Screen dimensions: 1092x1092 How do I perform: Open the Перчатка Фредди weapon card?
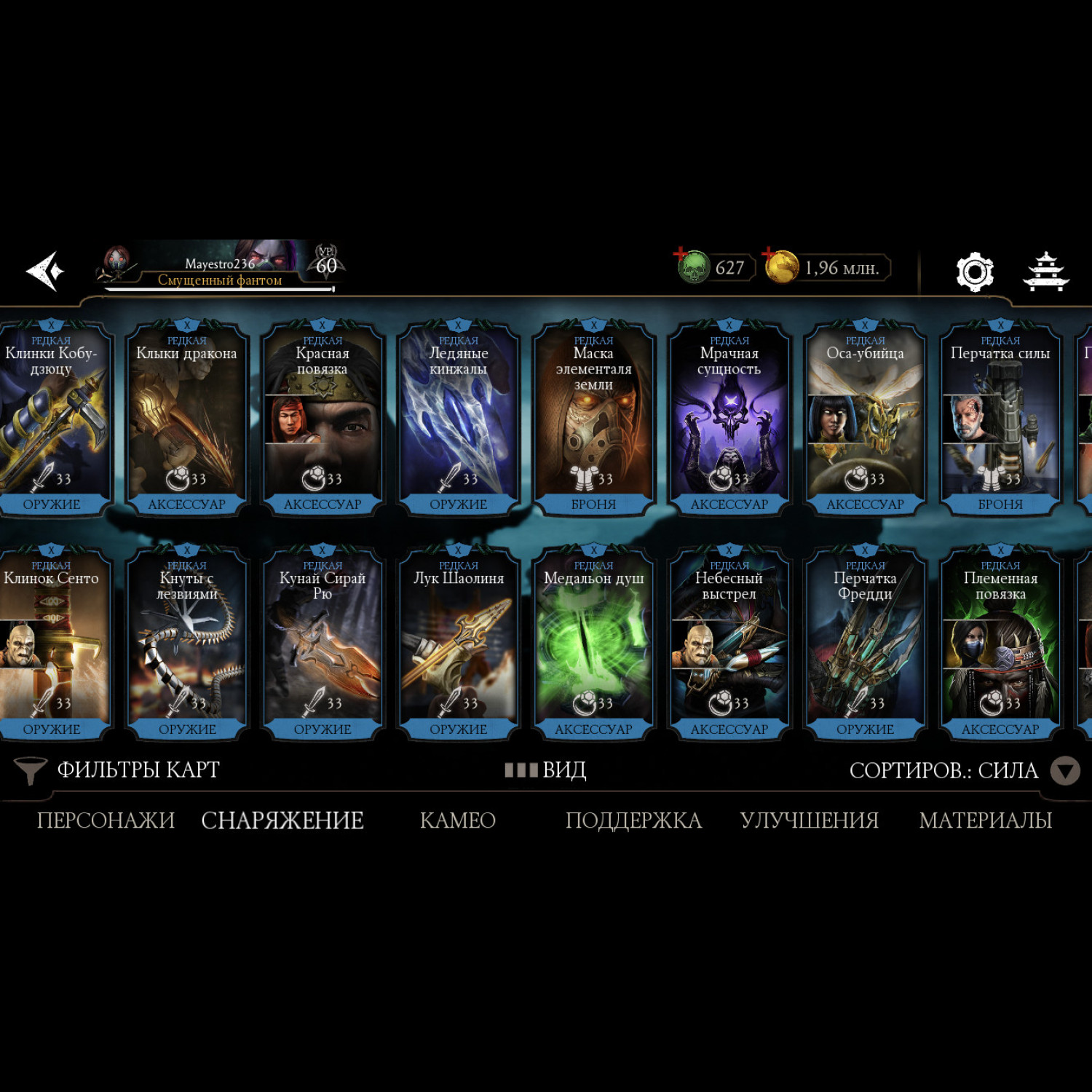(865, 644)
